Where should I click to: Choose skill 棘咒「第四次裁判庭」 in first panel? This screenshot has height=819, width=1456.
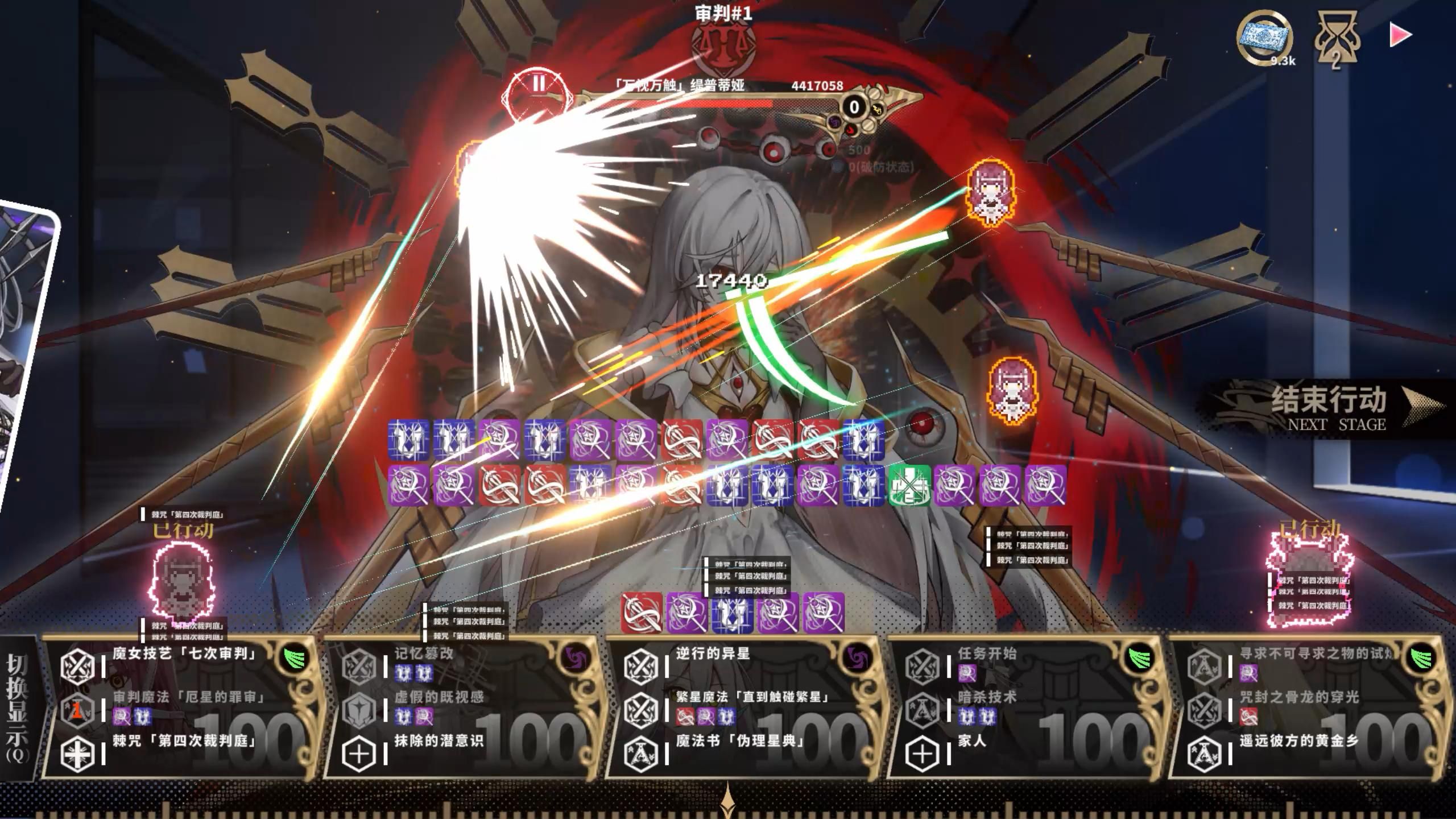coord(183,742)
